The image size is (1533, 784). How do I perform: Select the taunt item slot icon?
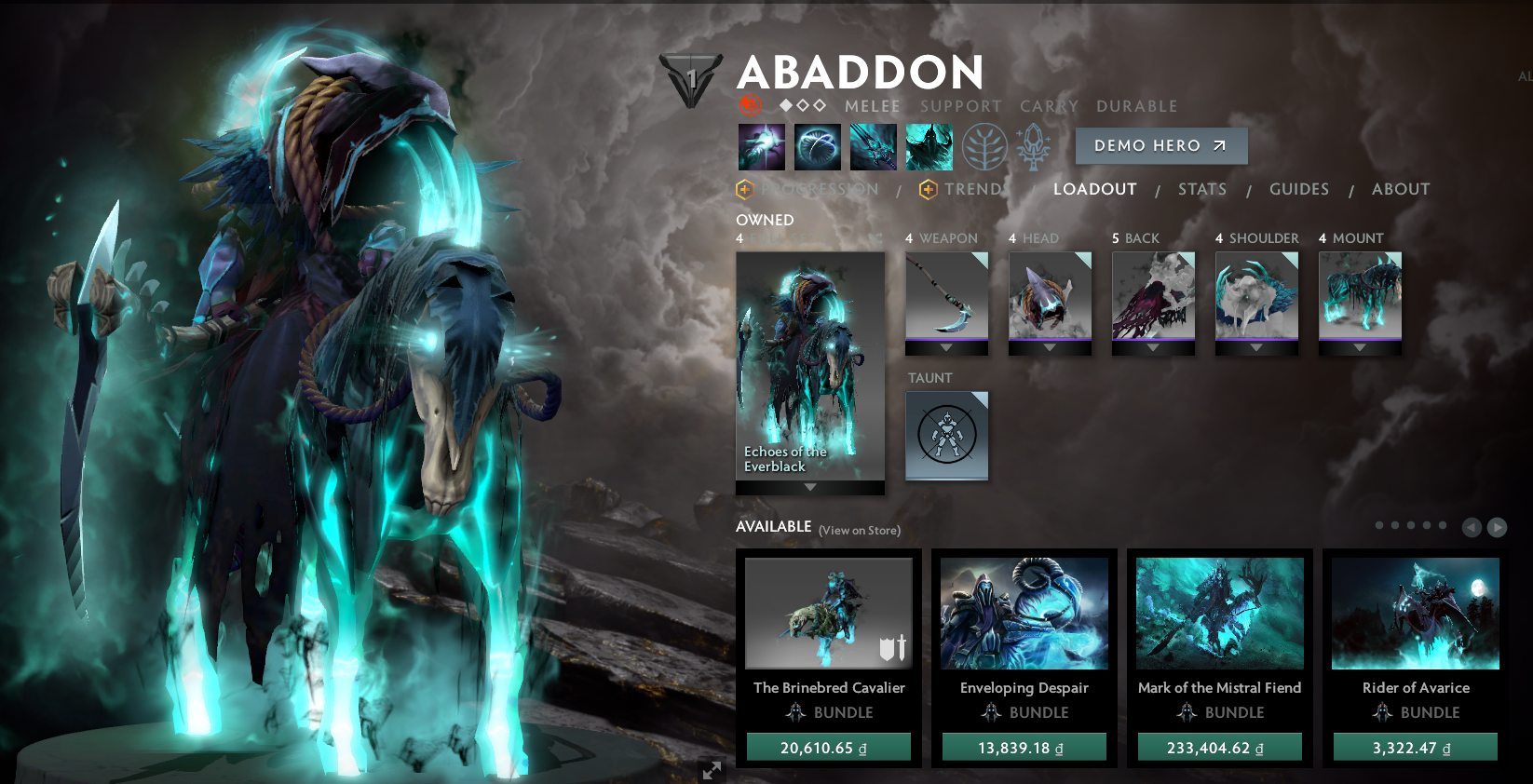(x=947, y=437)
